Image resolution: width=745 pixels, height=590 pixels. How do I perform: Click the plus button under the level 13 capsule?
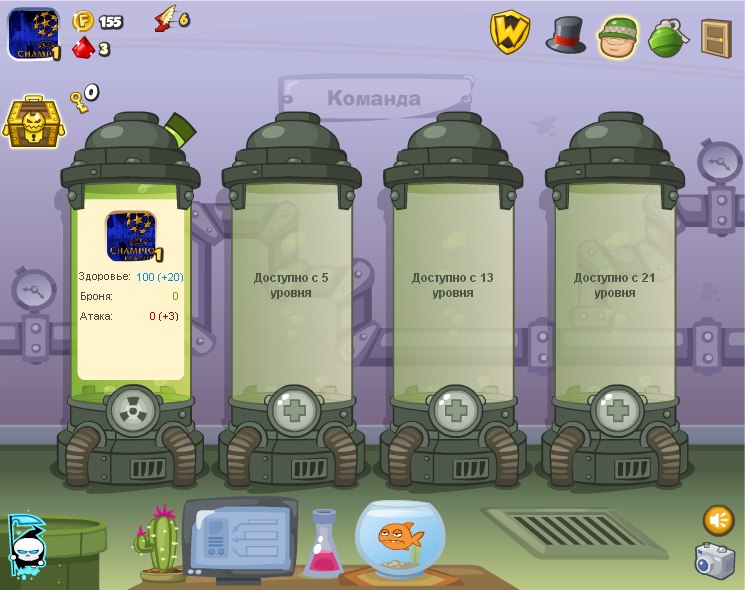tap(454, 409)
